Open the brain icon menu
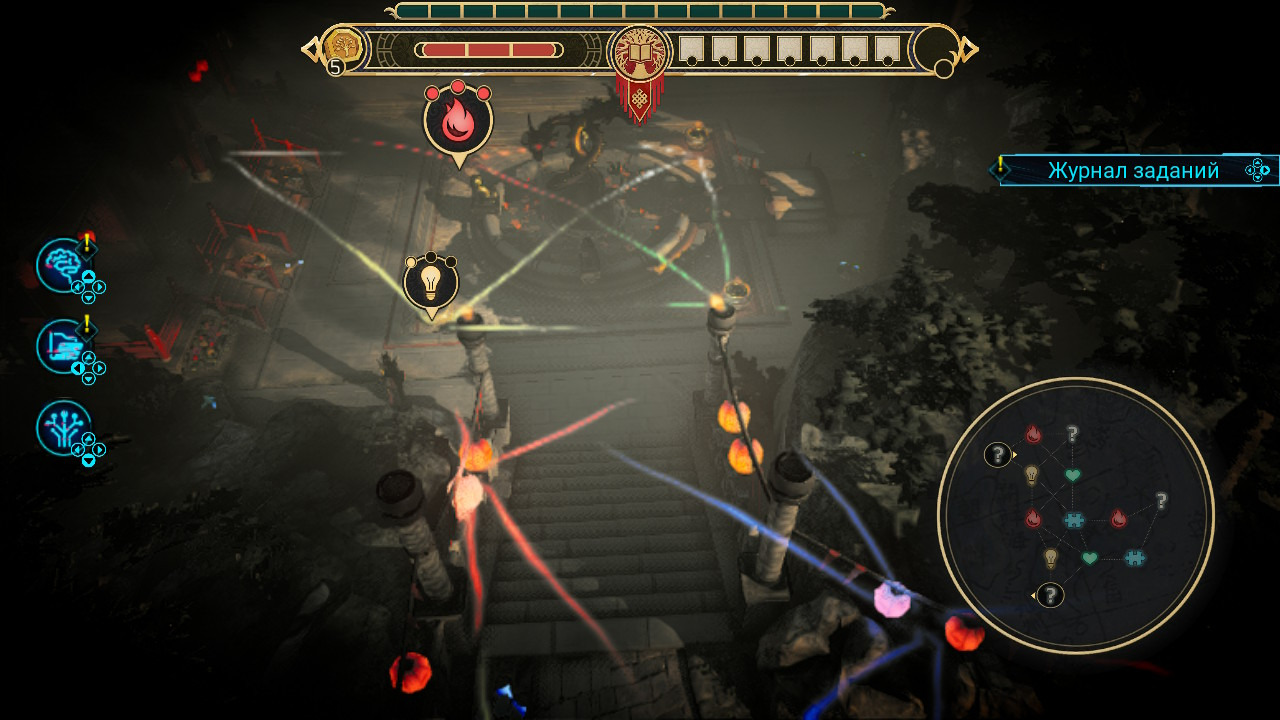 (x=62, y=265)
